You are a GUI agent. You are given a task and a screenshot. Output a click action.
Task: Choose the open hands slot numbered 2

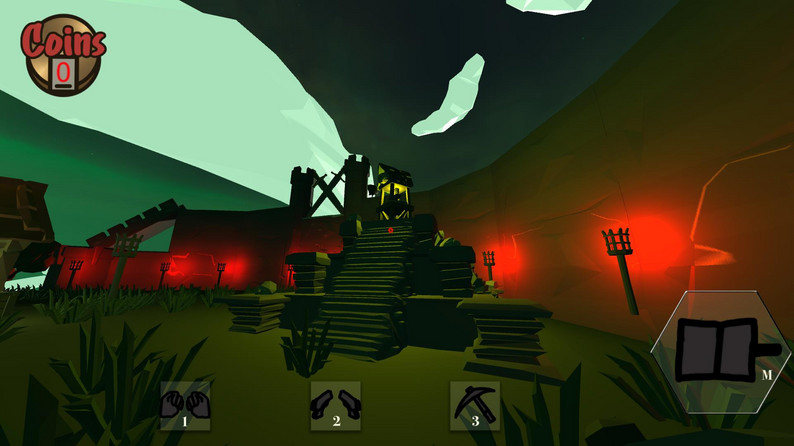click(x=335, y=405)
